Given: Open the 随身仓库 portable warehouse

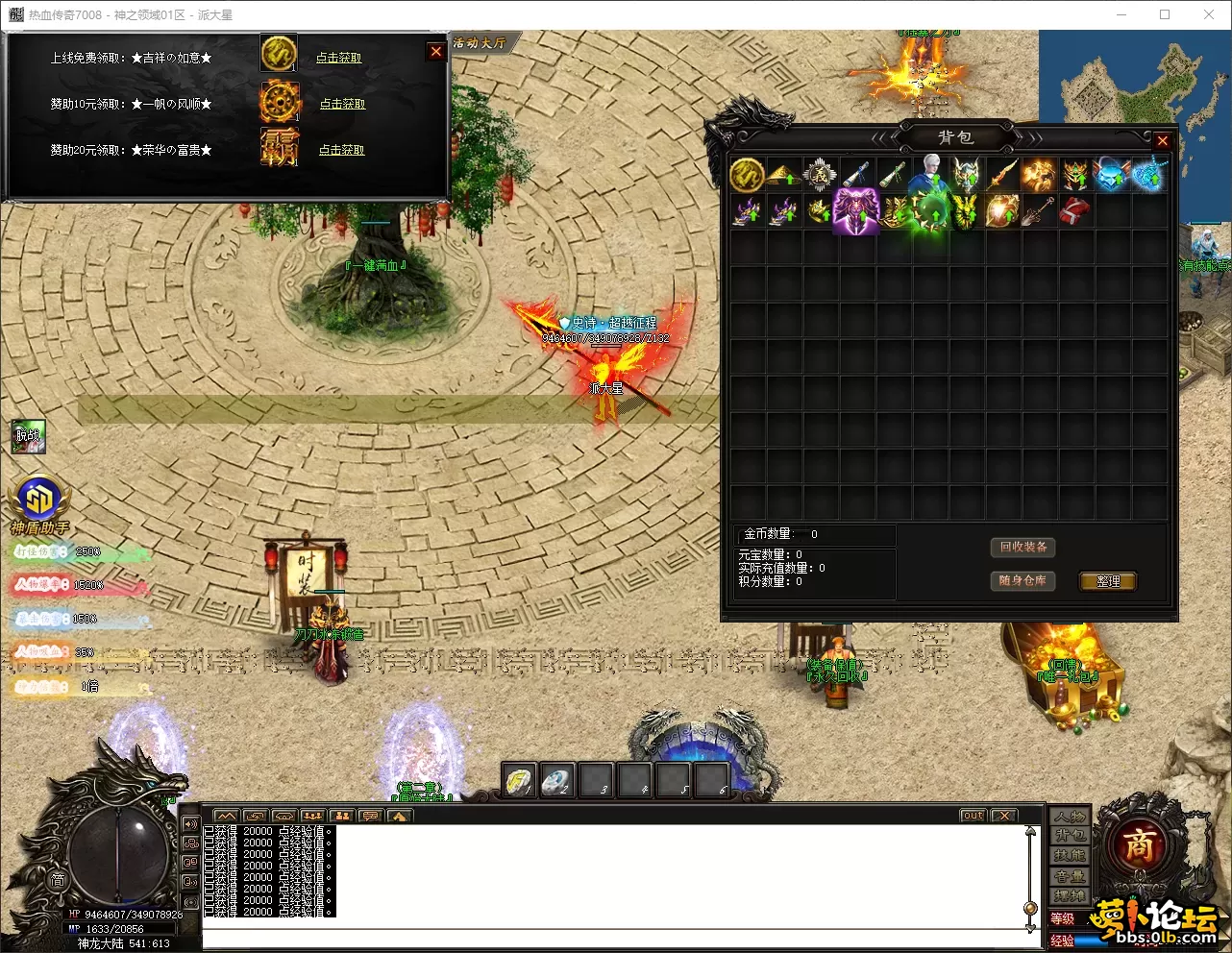Looking at the screenshot, I should (x=1023, y=581).
